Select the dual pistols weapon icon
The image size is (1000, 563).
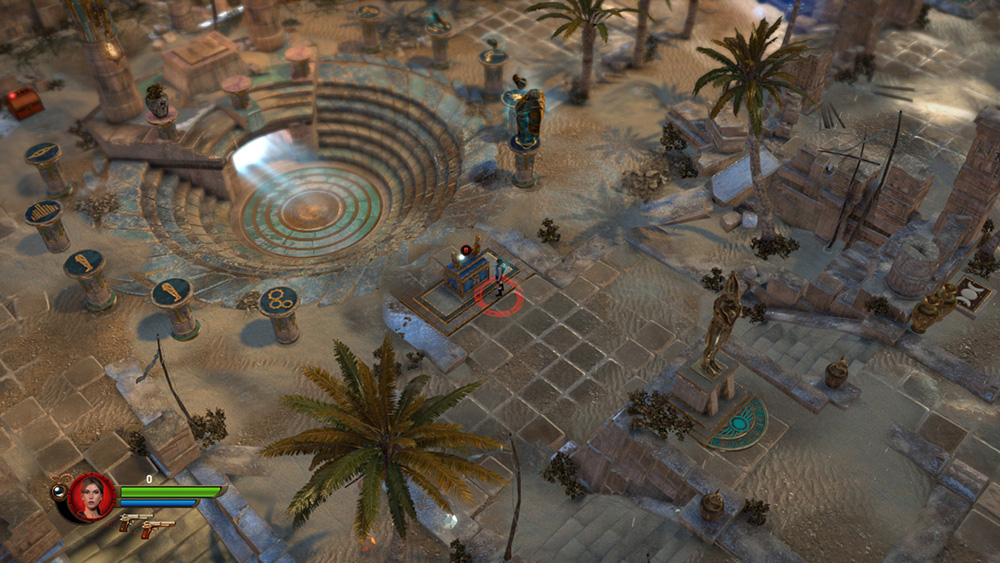click(146, 525)
